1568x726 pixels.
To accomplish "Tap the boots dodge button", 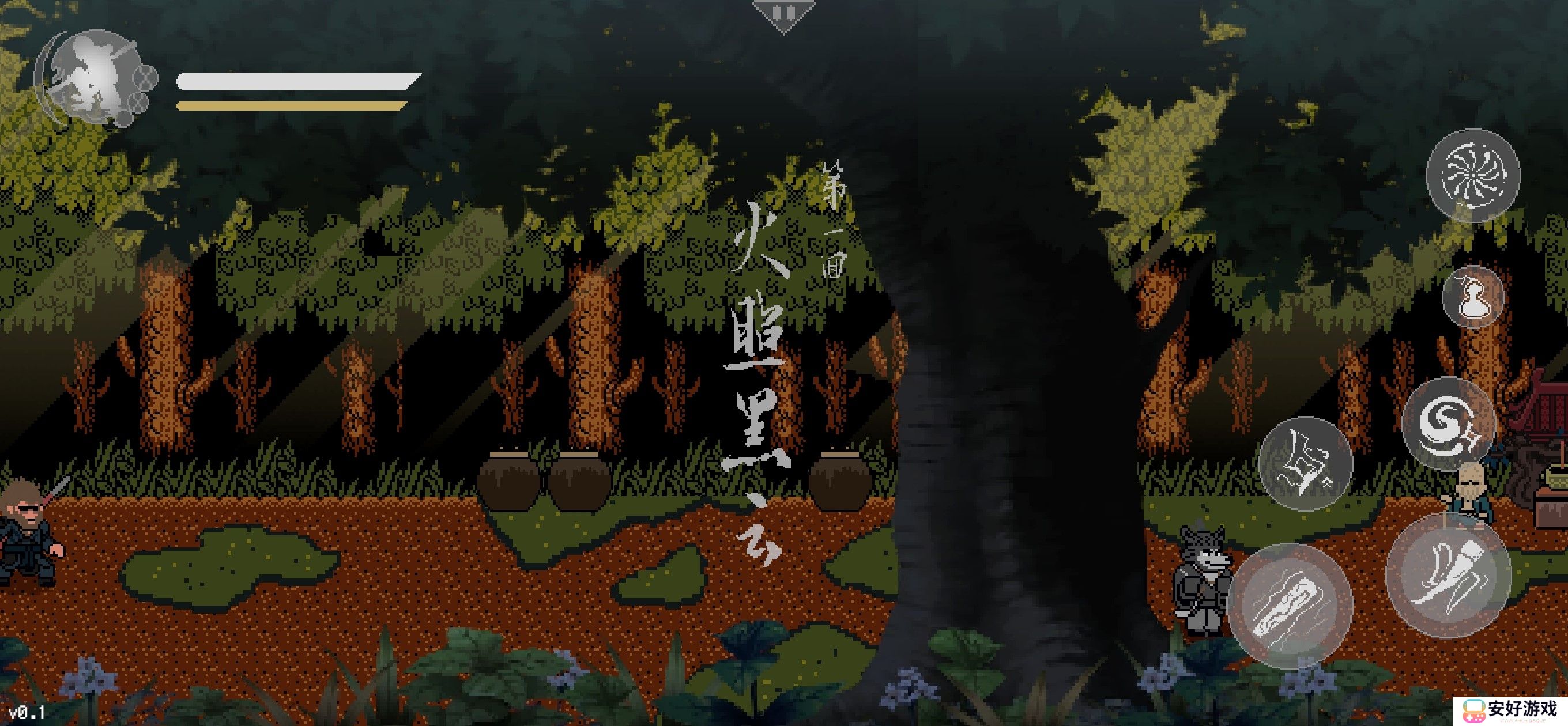I will (1290, 605).
